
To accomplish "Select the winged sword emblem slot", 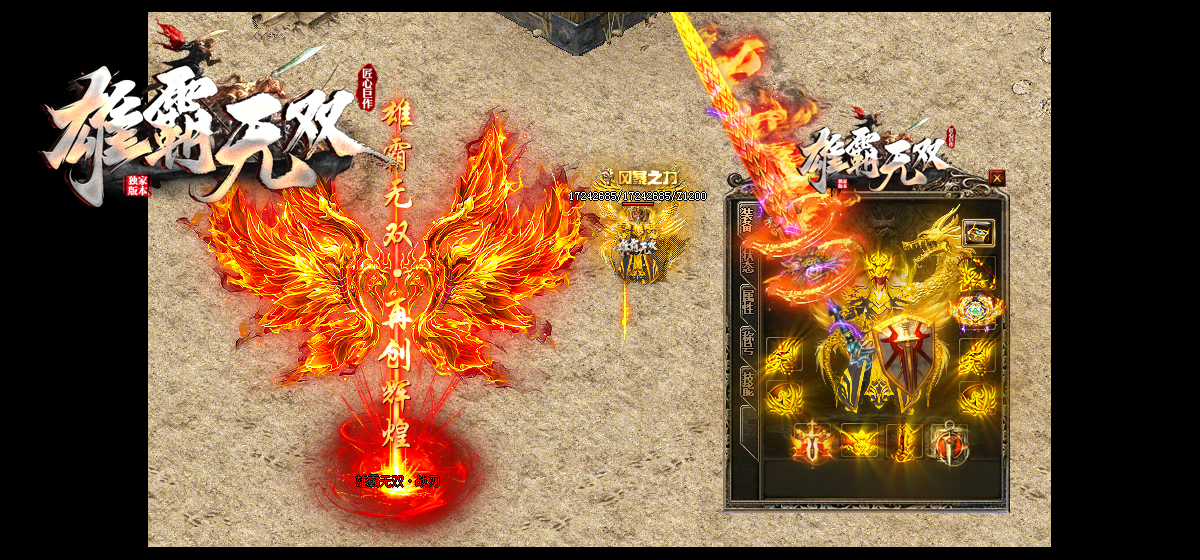I will coord(812,441).
